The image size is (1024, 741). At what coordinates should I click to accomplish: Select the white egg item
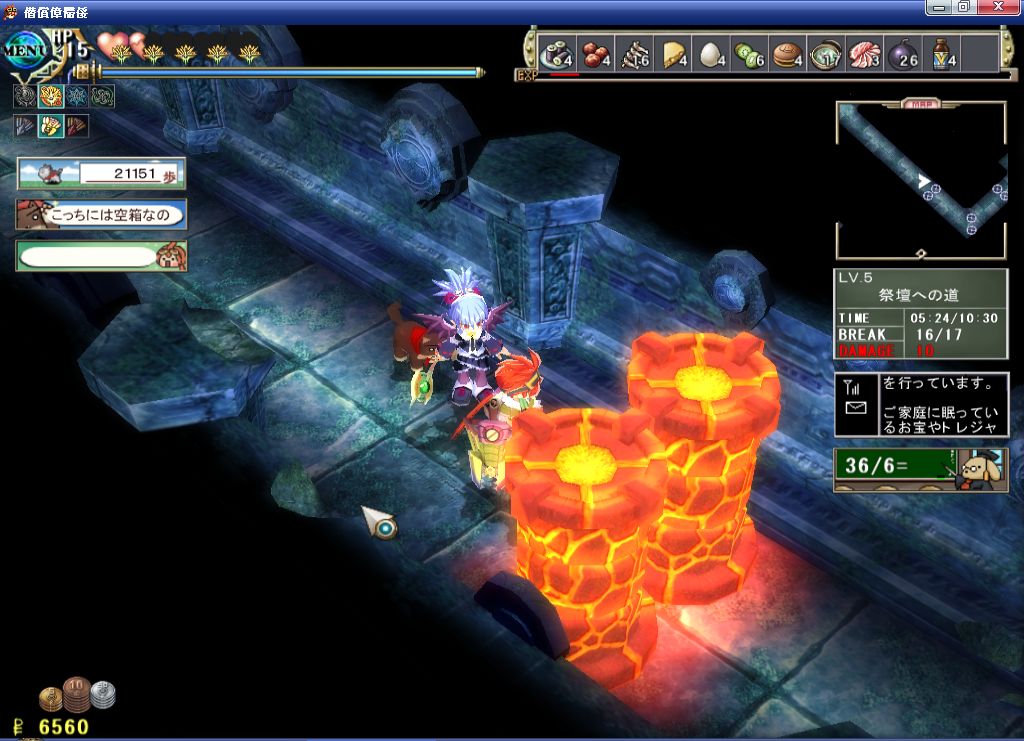click(x=712, y=54)
